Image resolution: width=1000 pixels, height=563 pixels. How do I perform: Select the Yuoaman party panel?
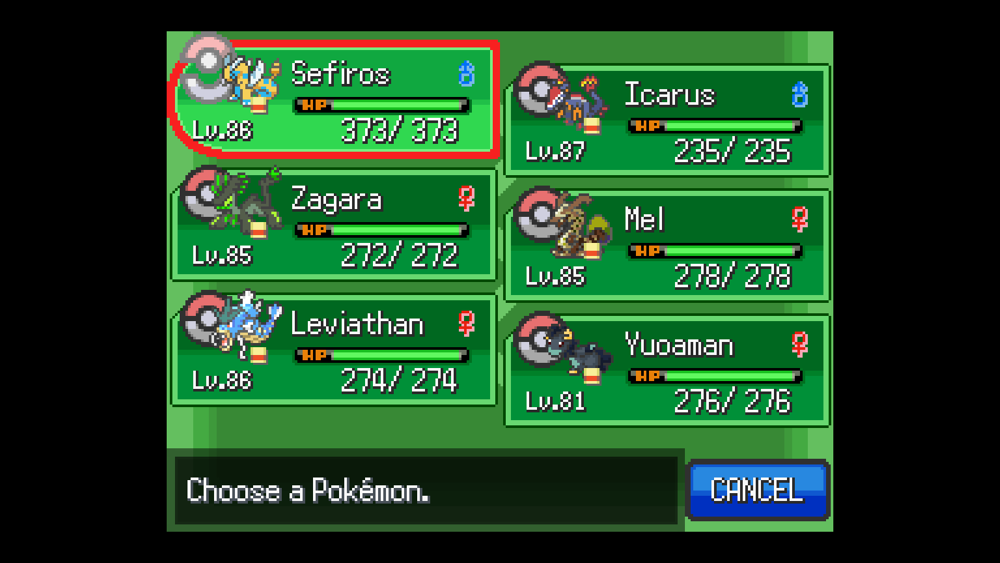coord(668,371)
